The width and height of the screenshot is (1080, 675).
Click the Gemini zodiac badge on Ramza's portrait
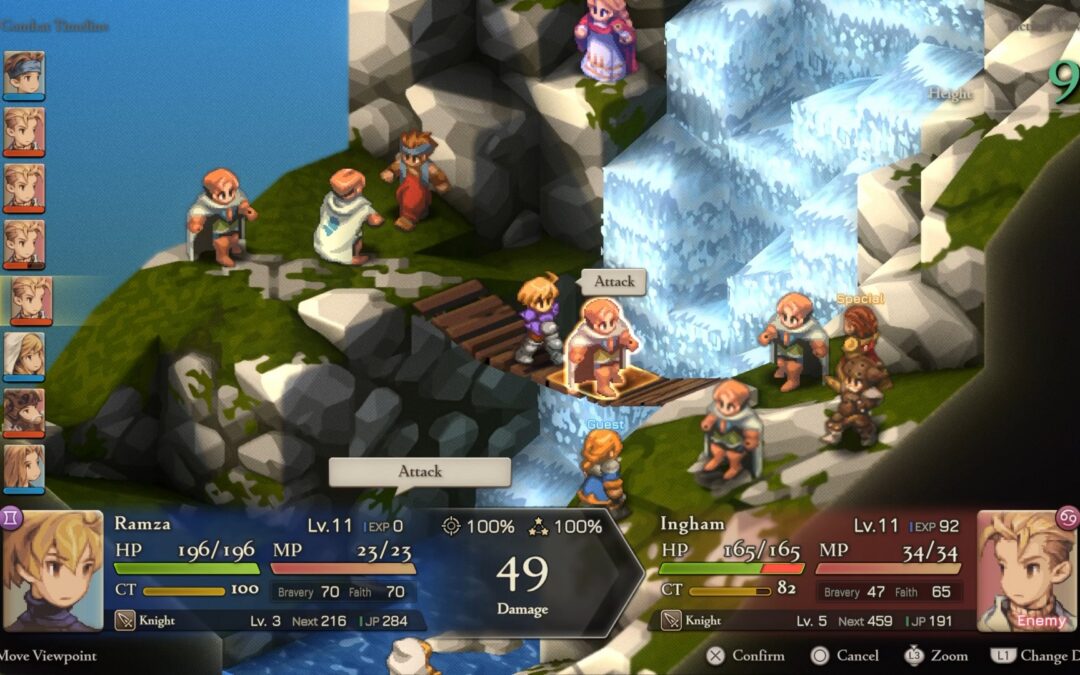[13, 518]
